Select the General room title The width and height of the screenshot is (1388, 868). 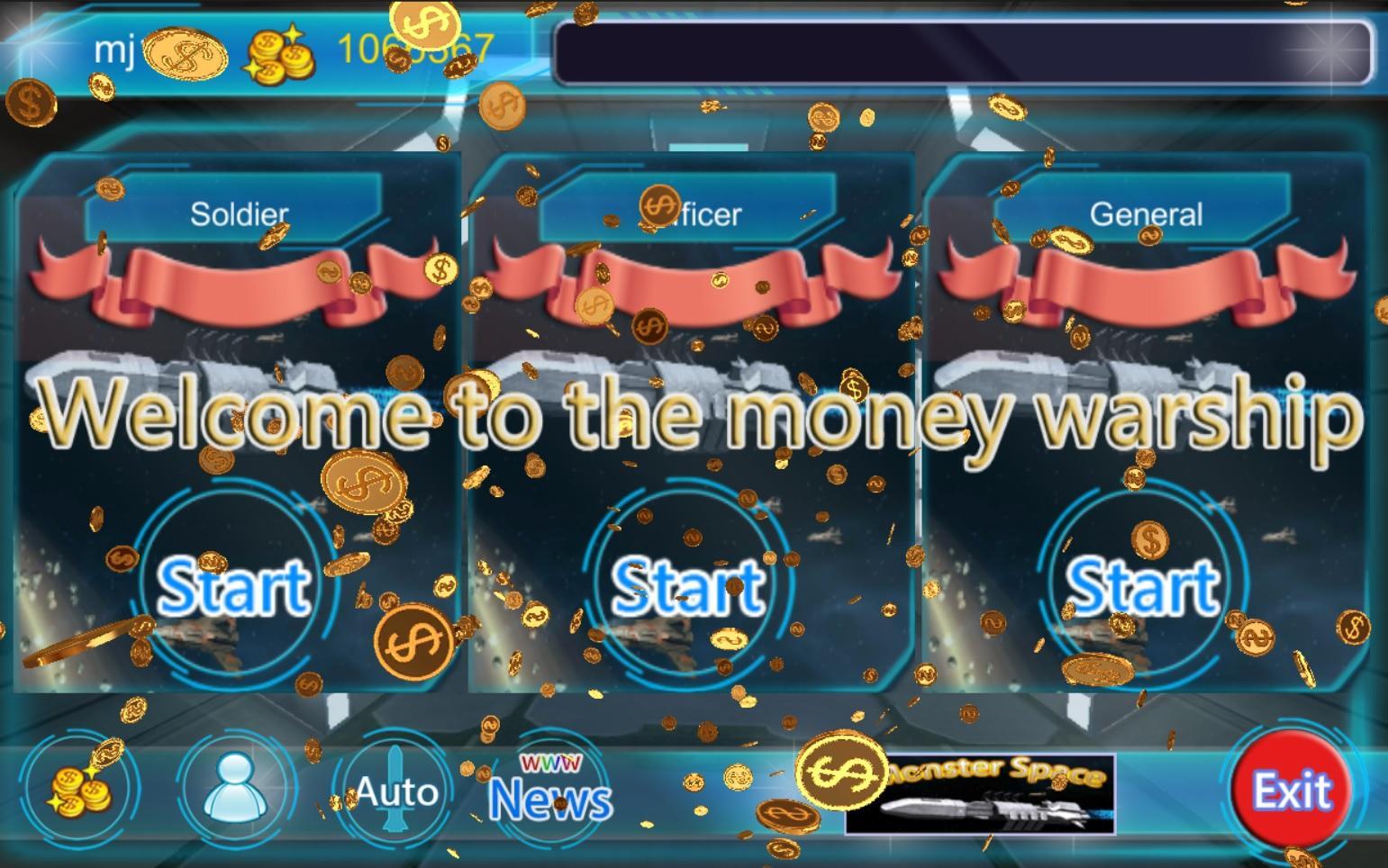pos(1146,213)
